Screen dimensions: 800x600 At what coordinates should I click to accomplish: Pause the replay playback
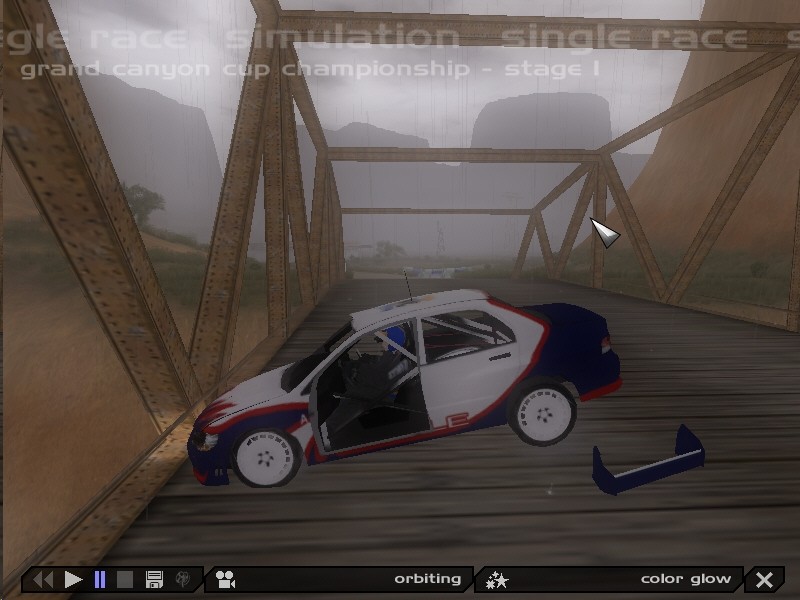tap(99, 579)
